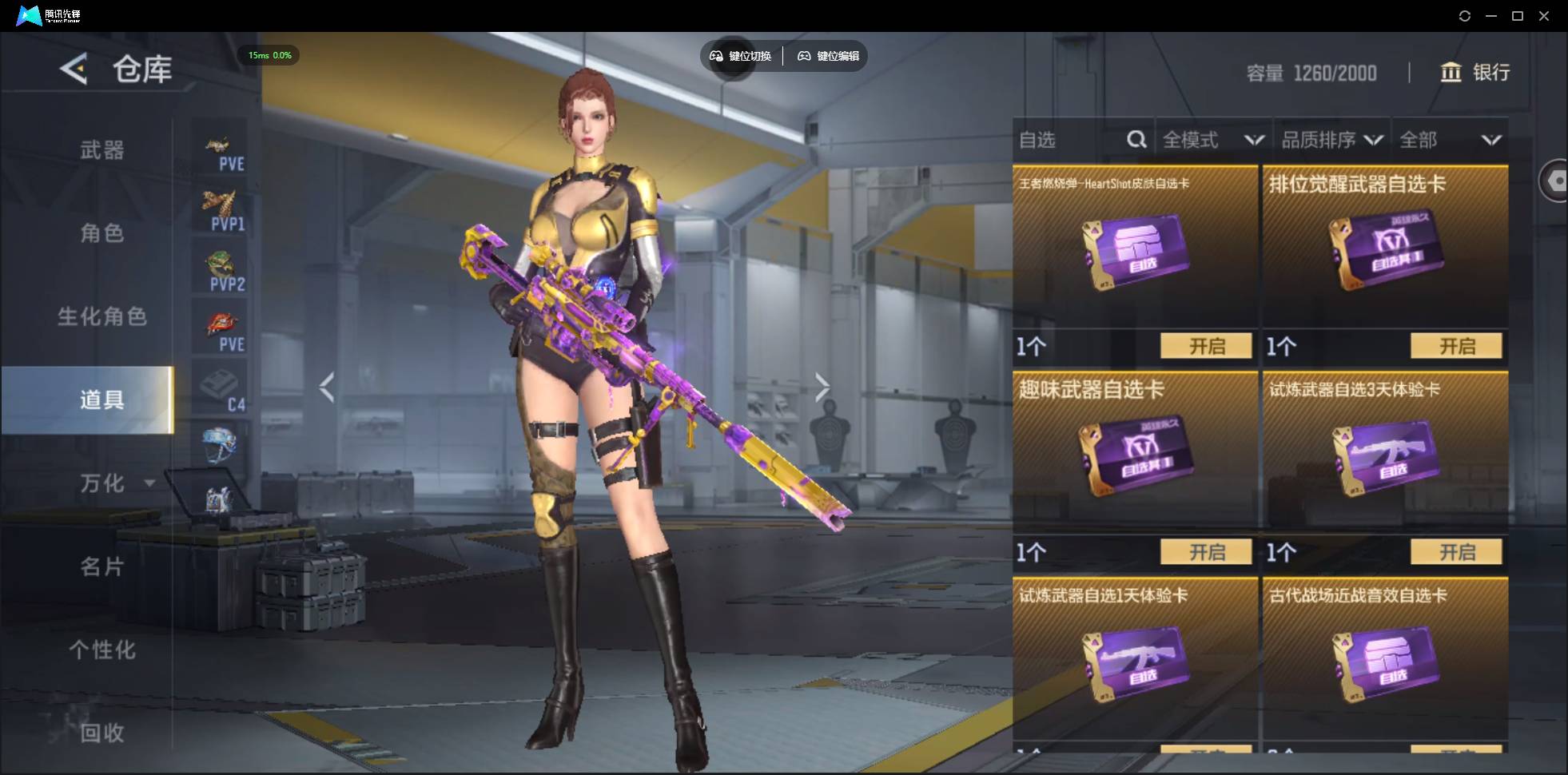This screenshot has height=775, width=1568.
Task: Rotate character with the right arrow
Action: (822, 387)
